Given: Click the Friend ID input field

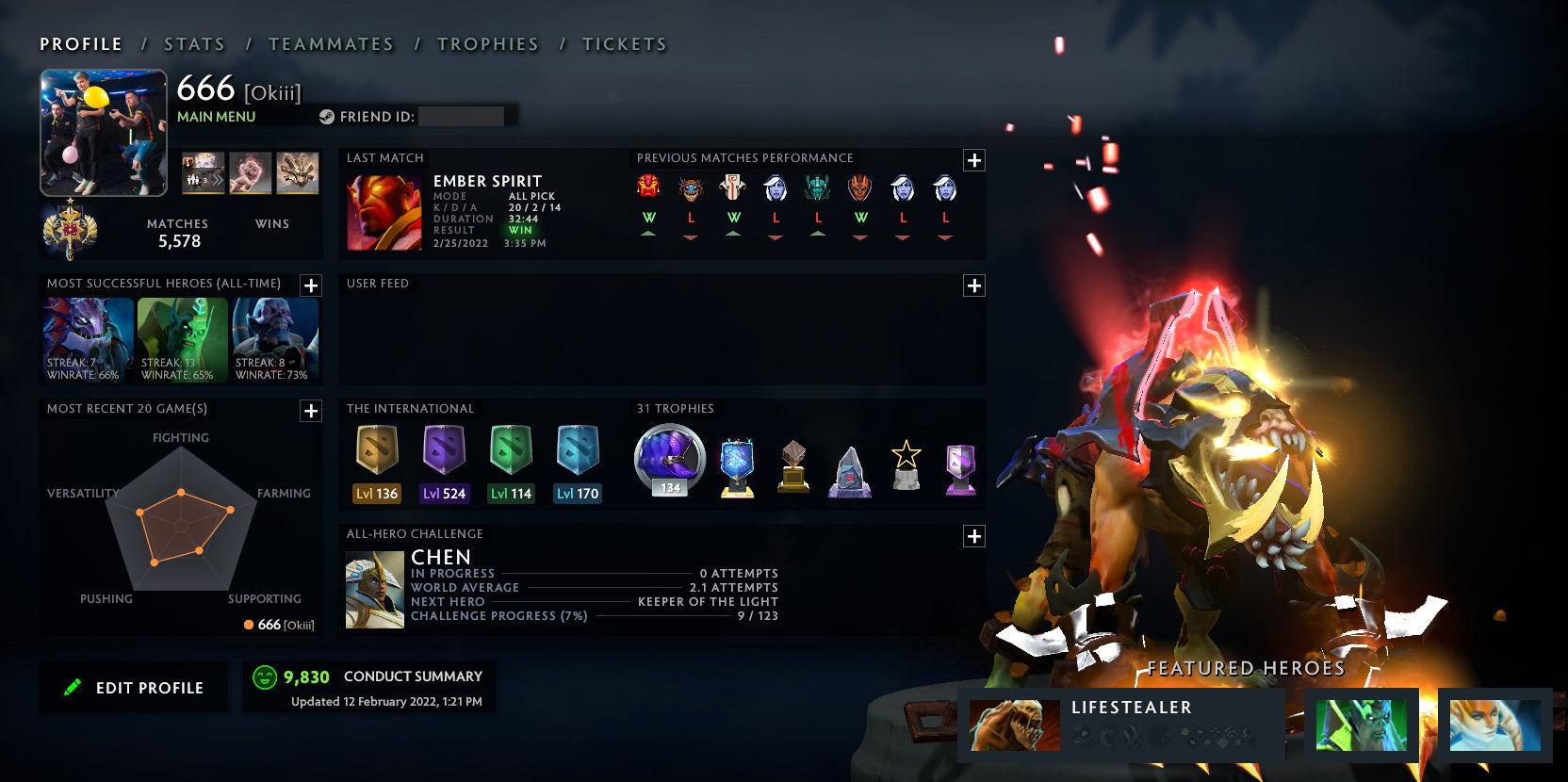Looking at the screenshot, I should (462, 117).
